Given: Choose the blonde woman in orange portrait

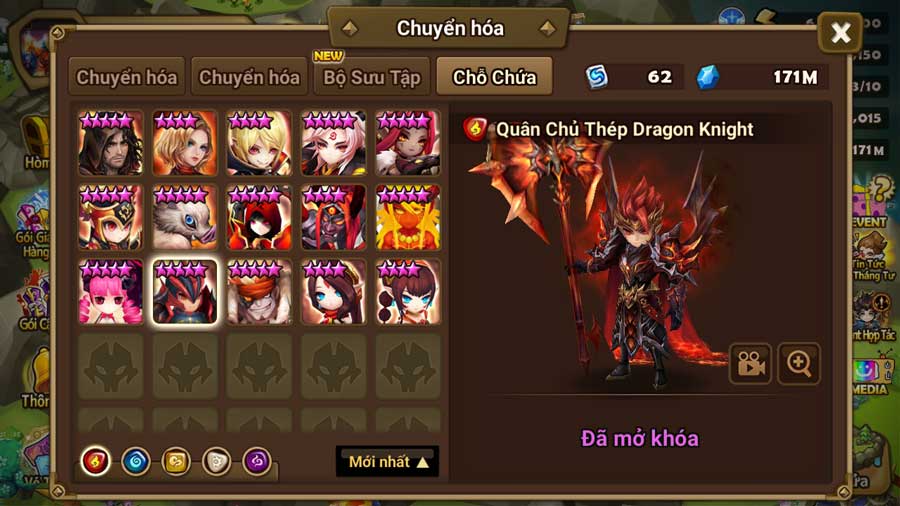Looking at the screenshot, I should point(185,143).
